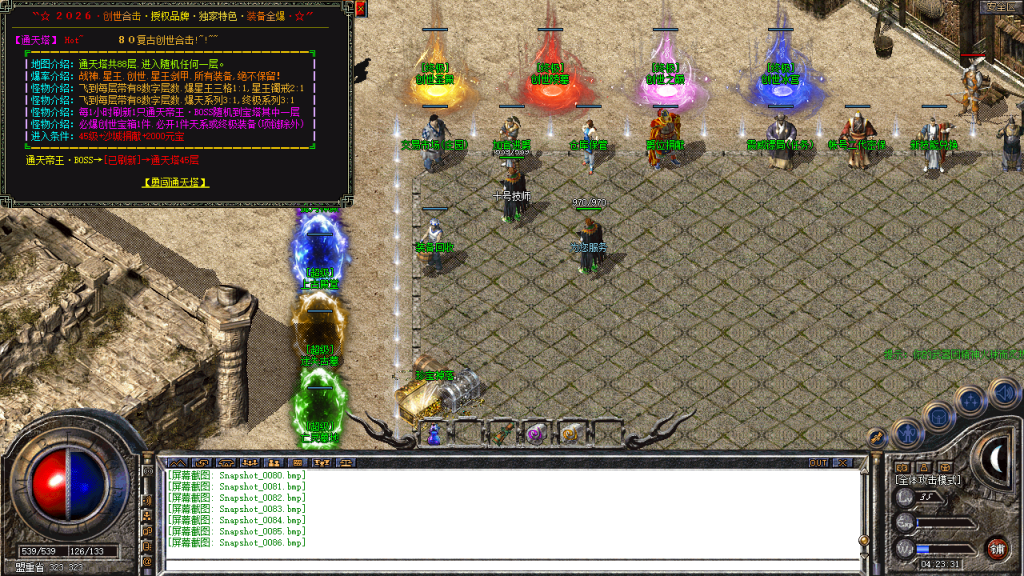Select the blue potion belt slot

[433, 434]
